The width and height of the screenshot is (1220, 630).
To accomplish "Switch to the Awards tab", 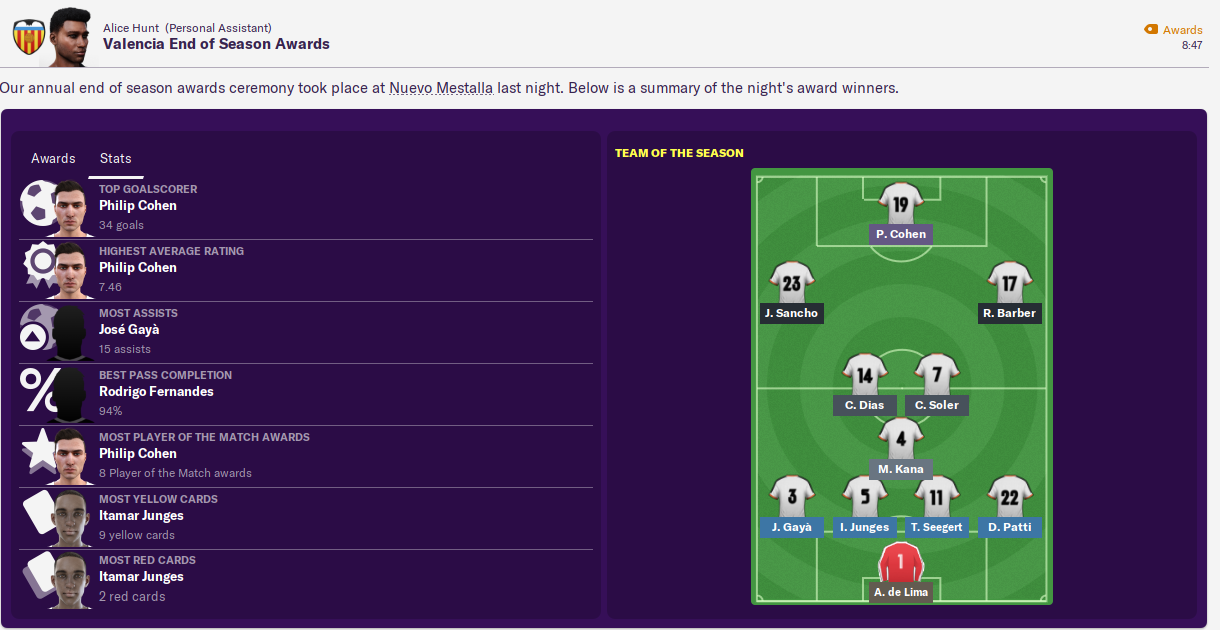I will [x=53, y=158].
